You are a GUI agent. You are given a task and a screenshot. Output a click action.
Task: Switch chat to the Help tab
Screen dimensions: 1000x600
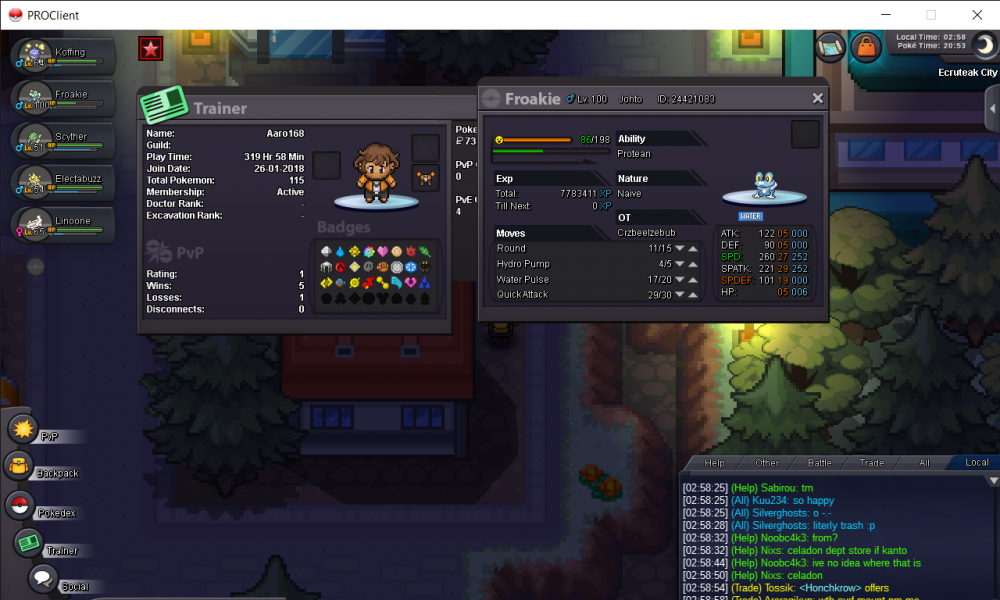click(x=714, y=463)
